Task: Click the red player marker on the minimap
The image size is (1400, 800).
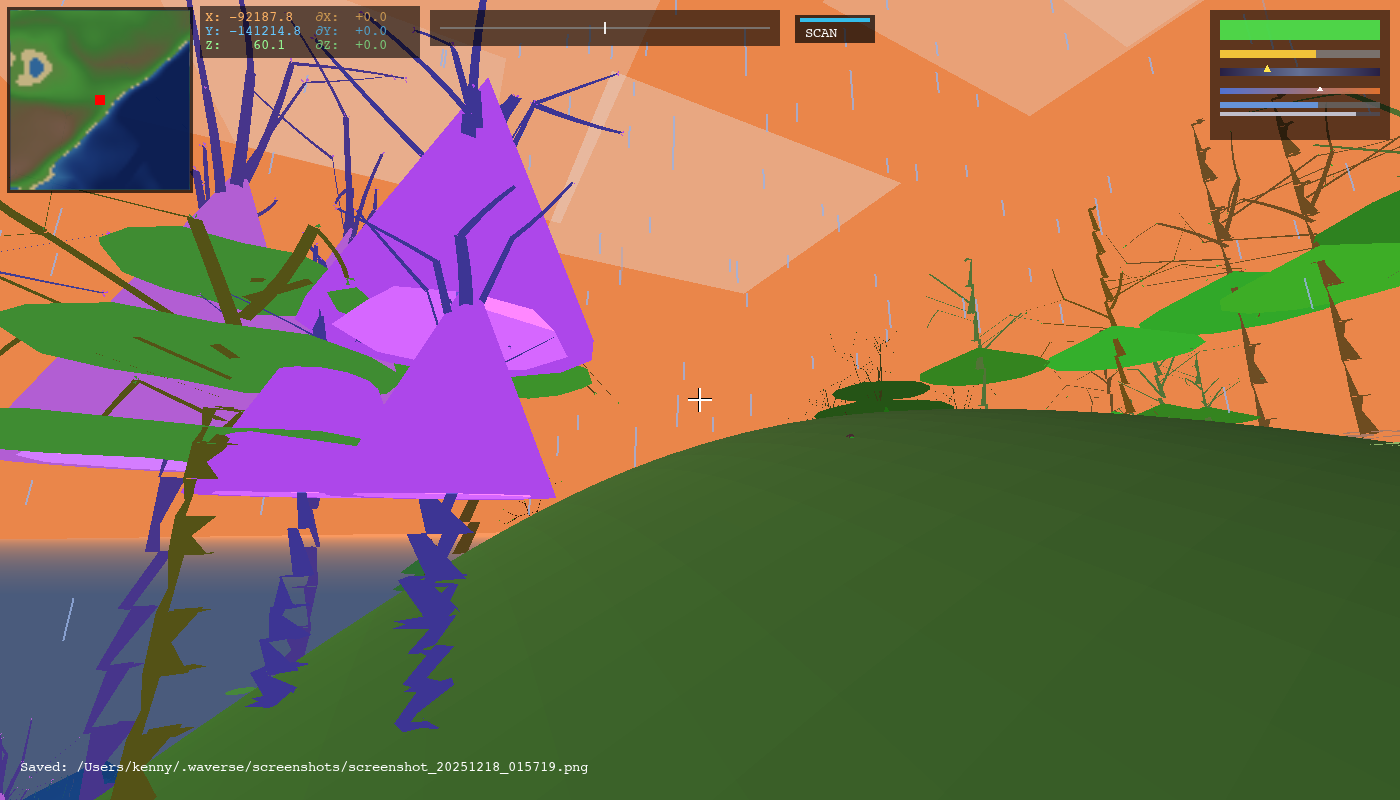Action: pyautogui.click(x=98, y=100)
